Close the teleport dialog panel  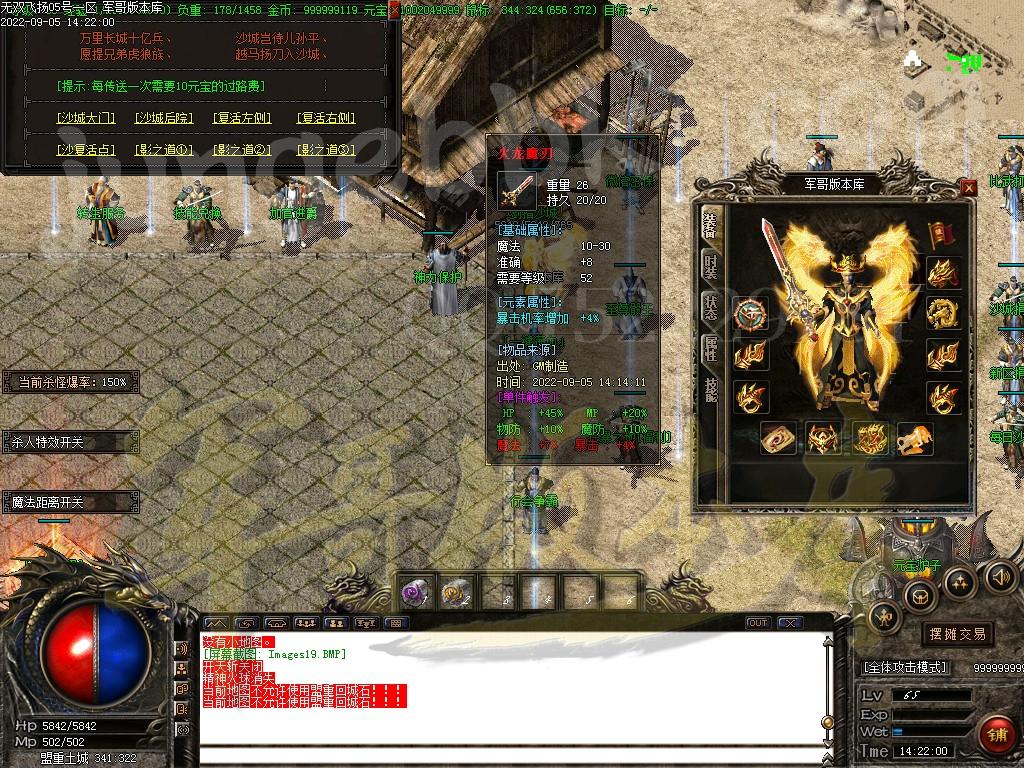point(393,9)
